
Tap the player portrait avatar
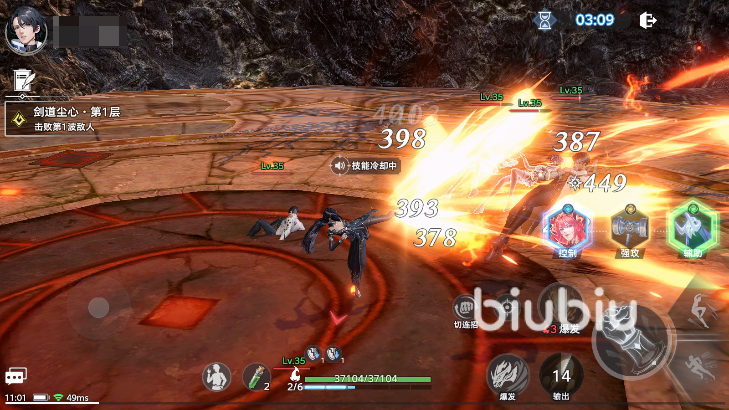click(x=23, y=32)
